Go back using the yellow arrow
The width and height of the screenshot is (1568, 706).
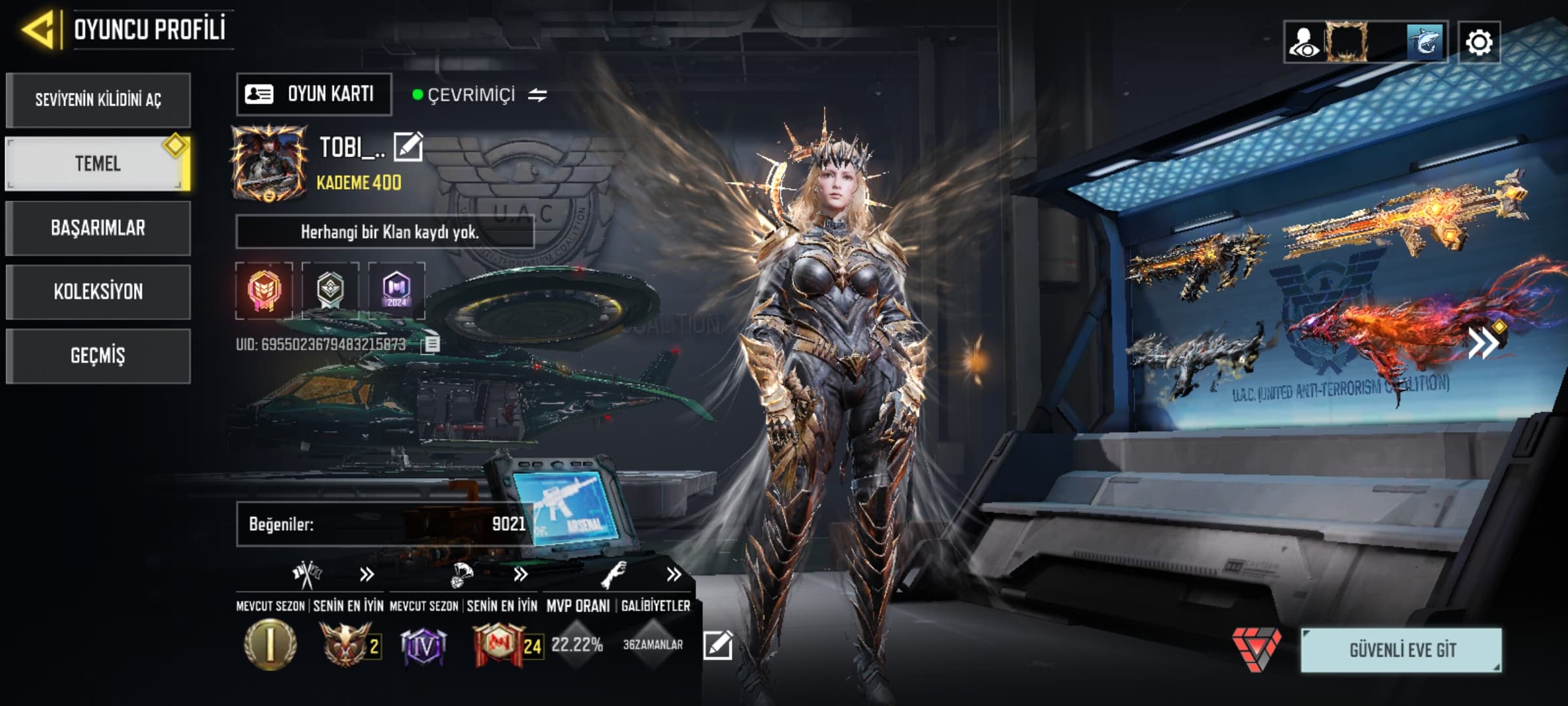point(39,30)
